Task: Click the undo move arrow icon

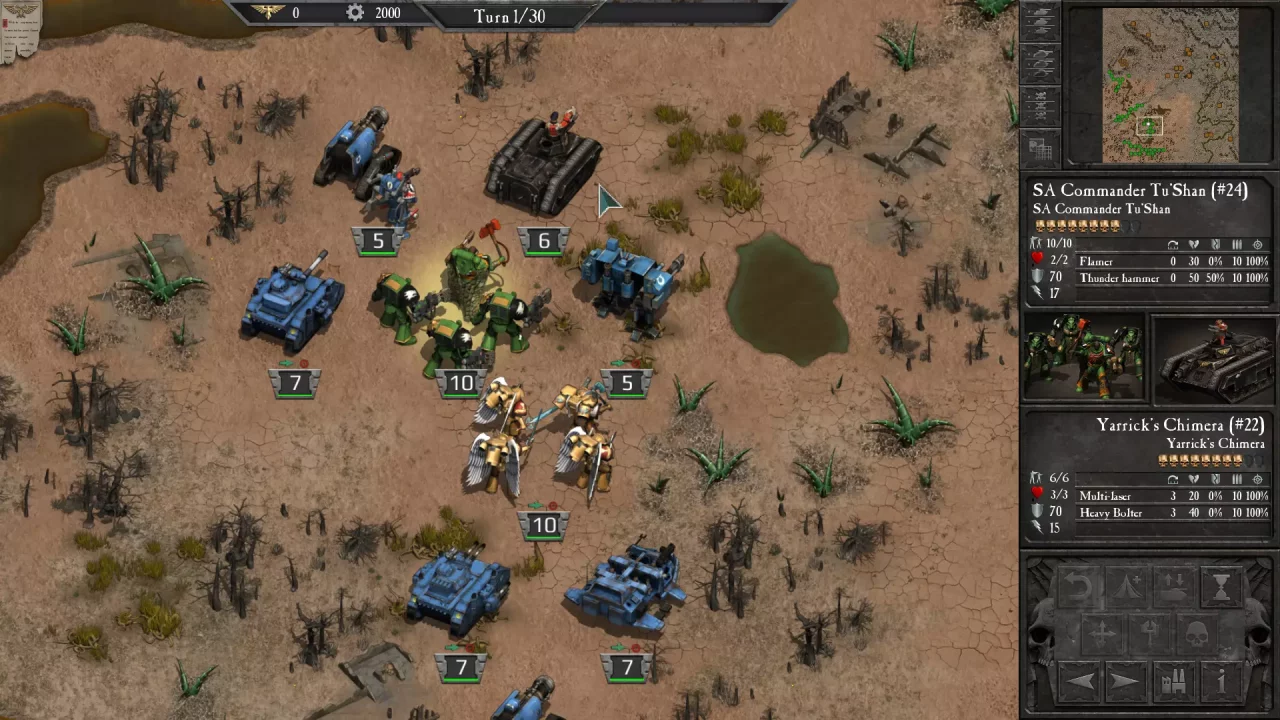Action: tap(1078, 587)
